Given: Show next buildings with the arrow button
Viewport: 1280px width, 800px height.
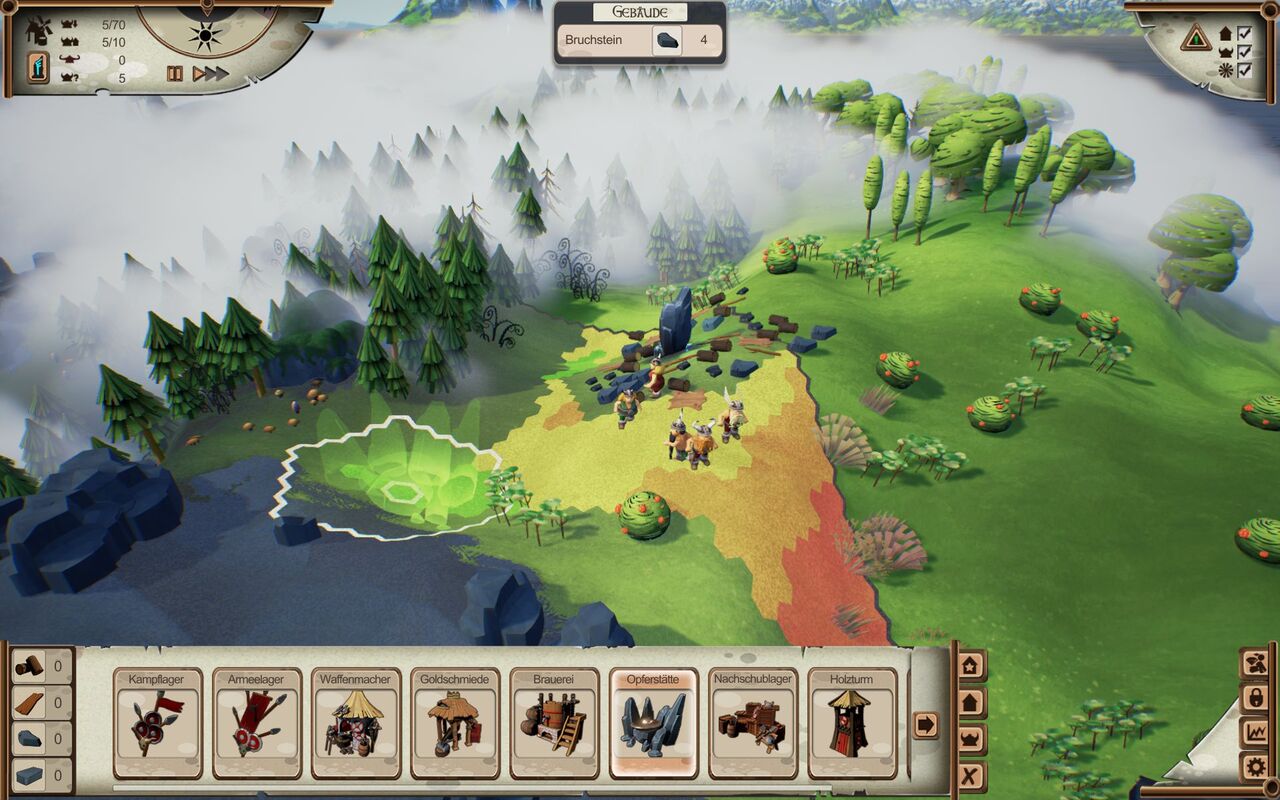Looking at the screenshot, I should point(926,724).
